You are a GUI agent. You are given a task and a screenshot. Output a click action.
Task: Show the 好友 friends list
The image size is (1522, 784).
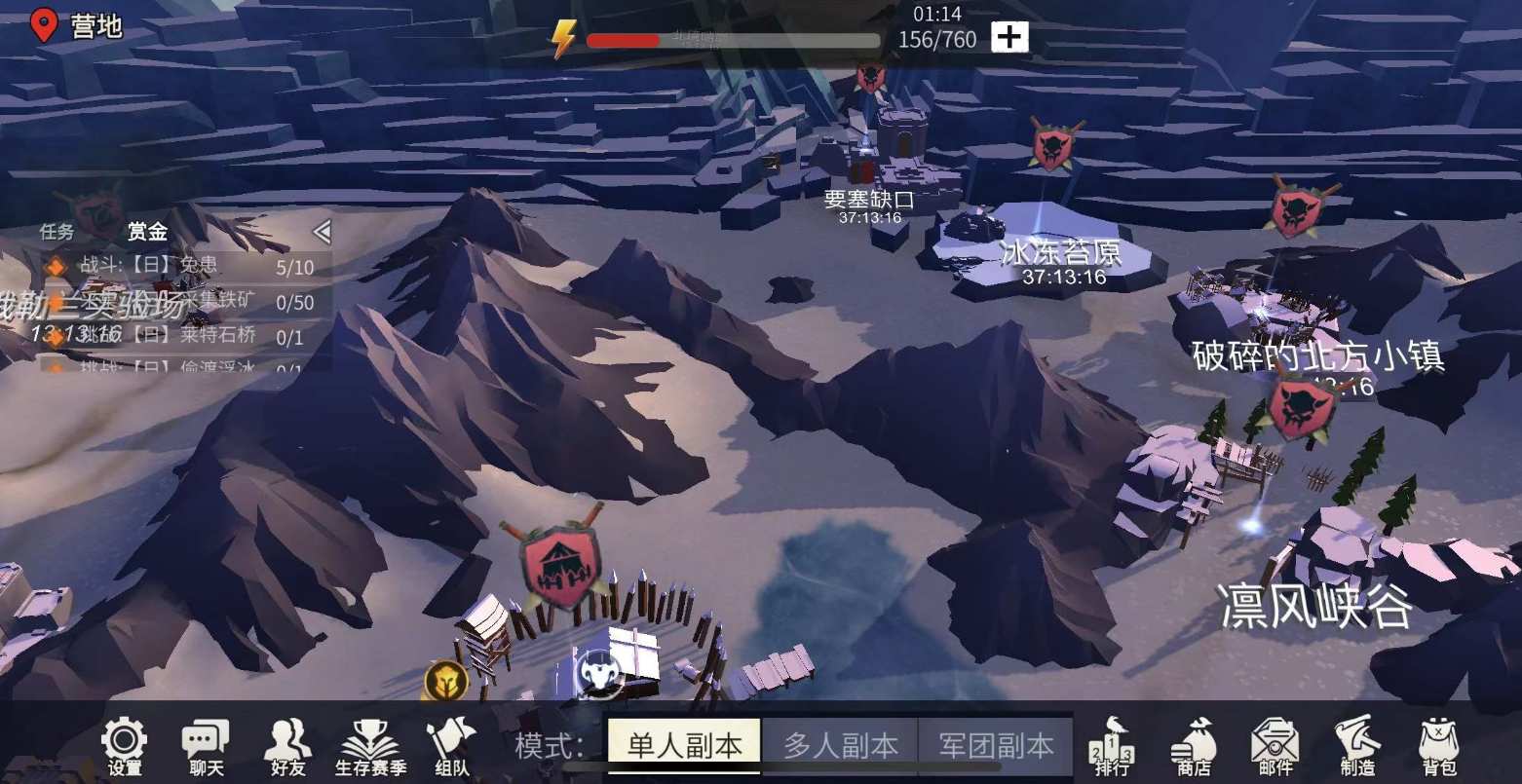coord(287,747)
